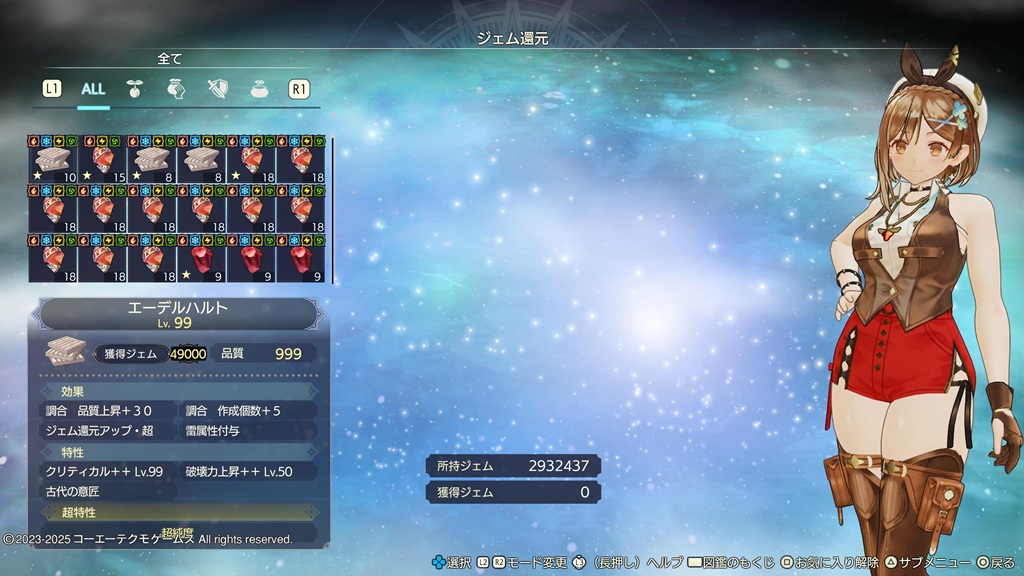Show the sword and shield equipment tab
The height and width of the screenshot is (576, 1024).
tap(219, 89)
